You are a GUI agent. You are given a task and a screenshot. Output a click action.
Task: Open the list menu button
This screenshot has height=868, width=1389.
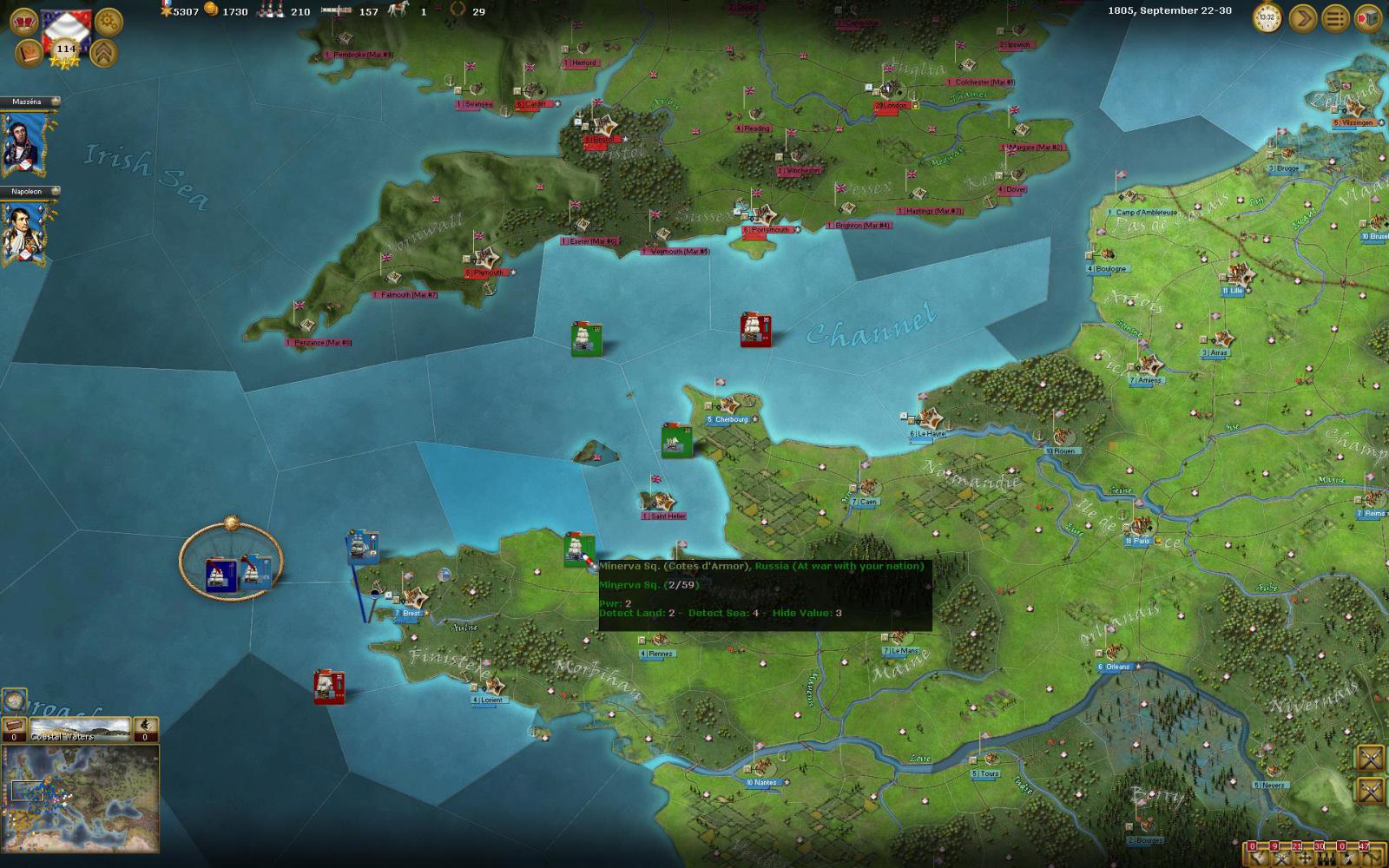(1335, 17)
